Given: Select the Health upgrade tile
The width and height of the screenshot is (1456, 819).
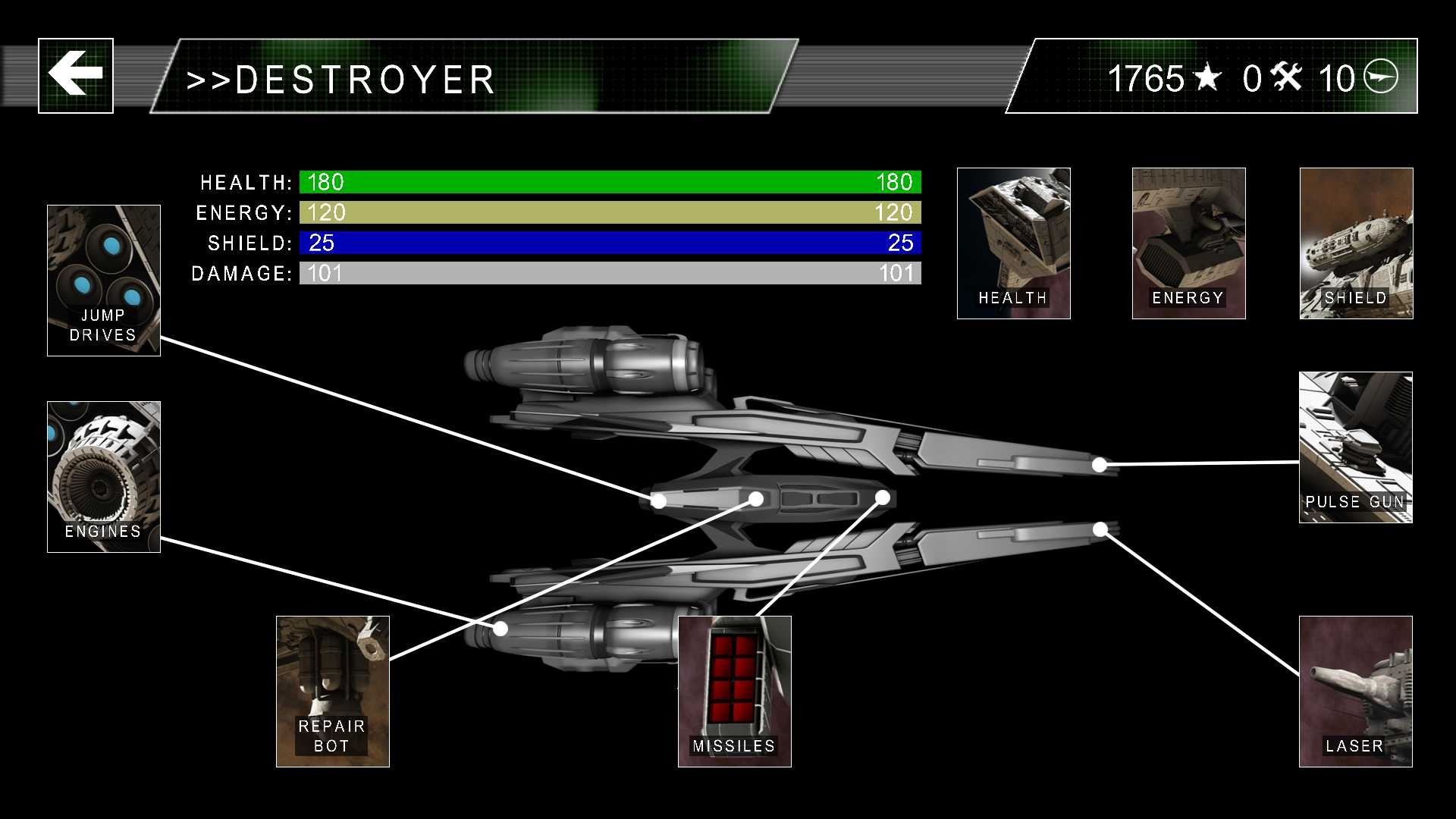Looking at the screenshot, I should click(x=1013, y=243).
